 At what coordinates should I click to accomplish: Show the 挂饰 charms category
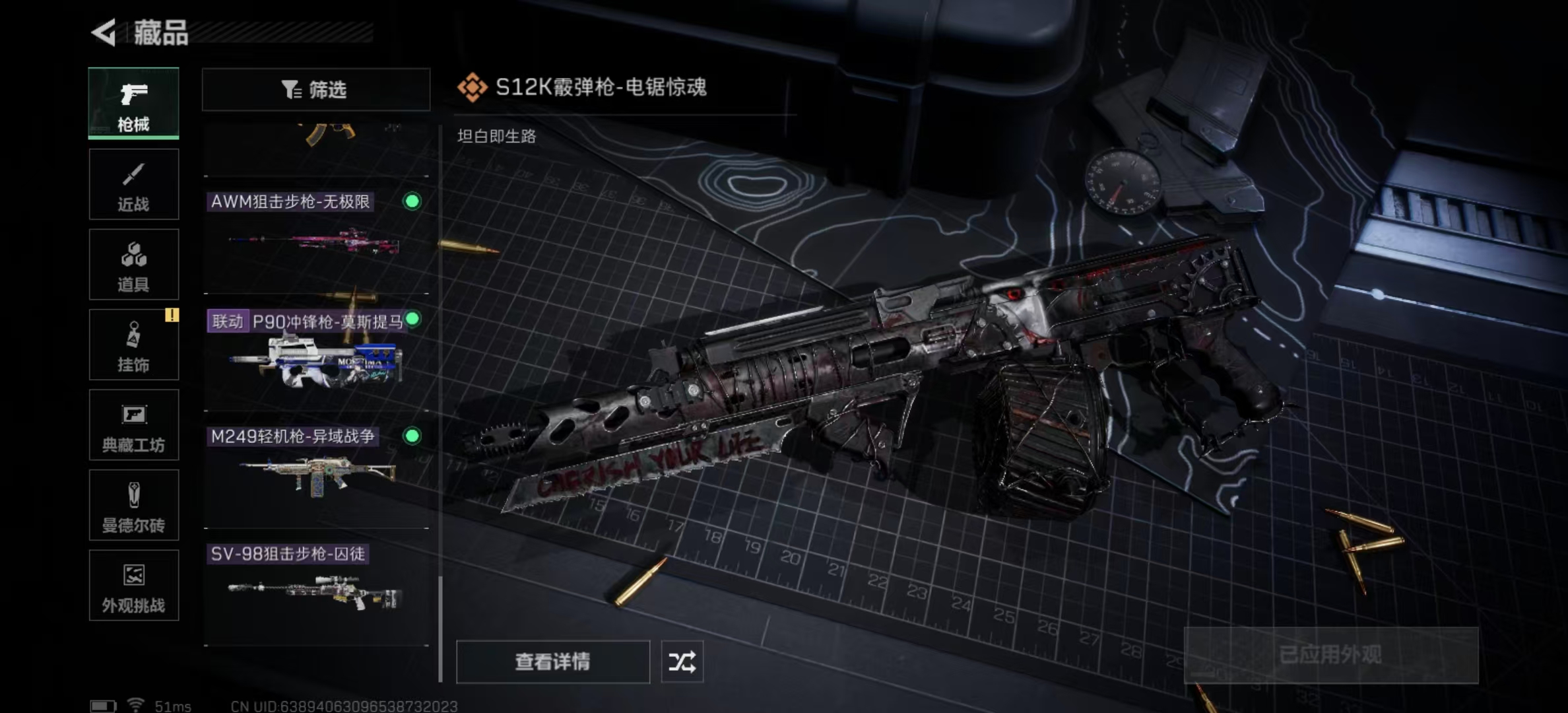click(x=133, y=345)
